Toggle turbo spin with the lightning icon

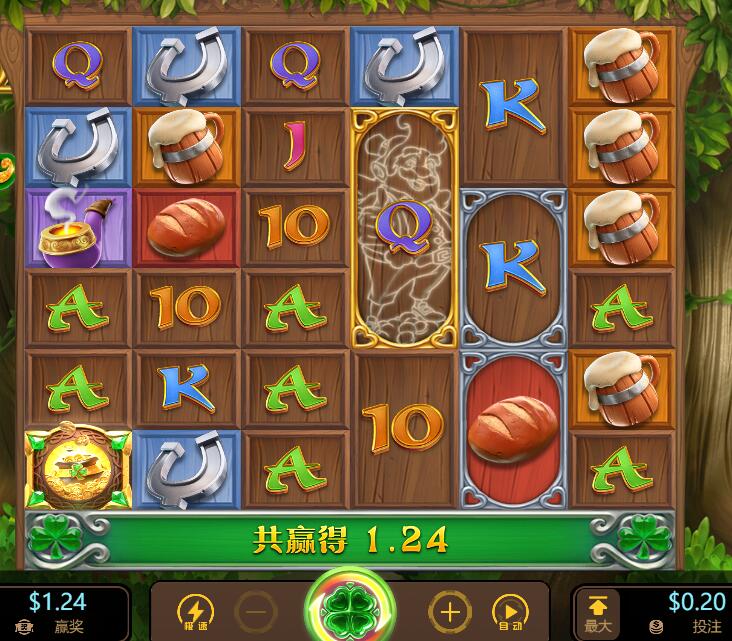click(x=194, y=612)
